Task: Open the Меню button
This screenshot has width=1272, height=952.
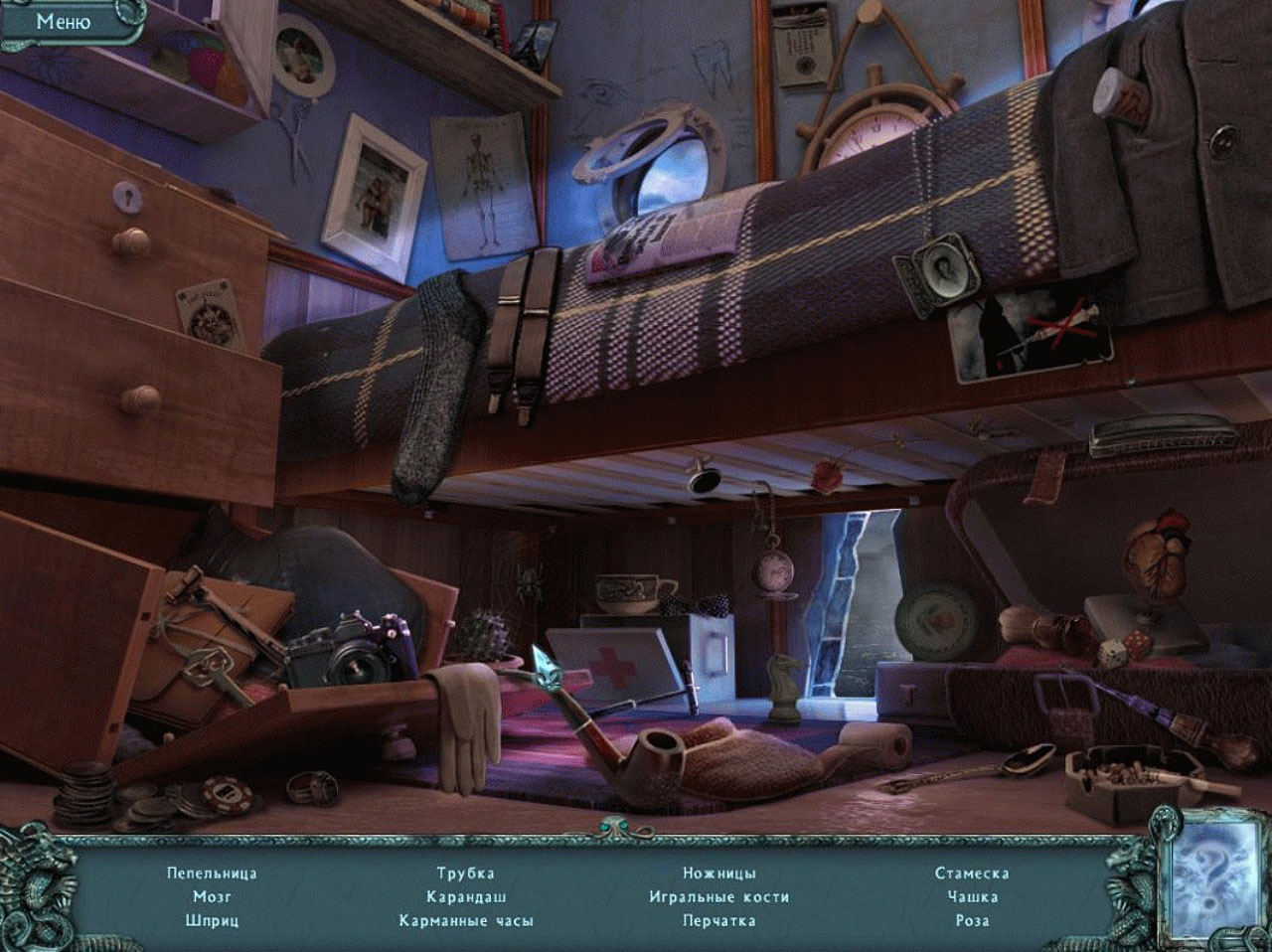Action: coord(64,22)
